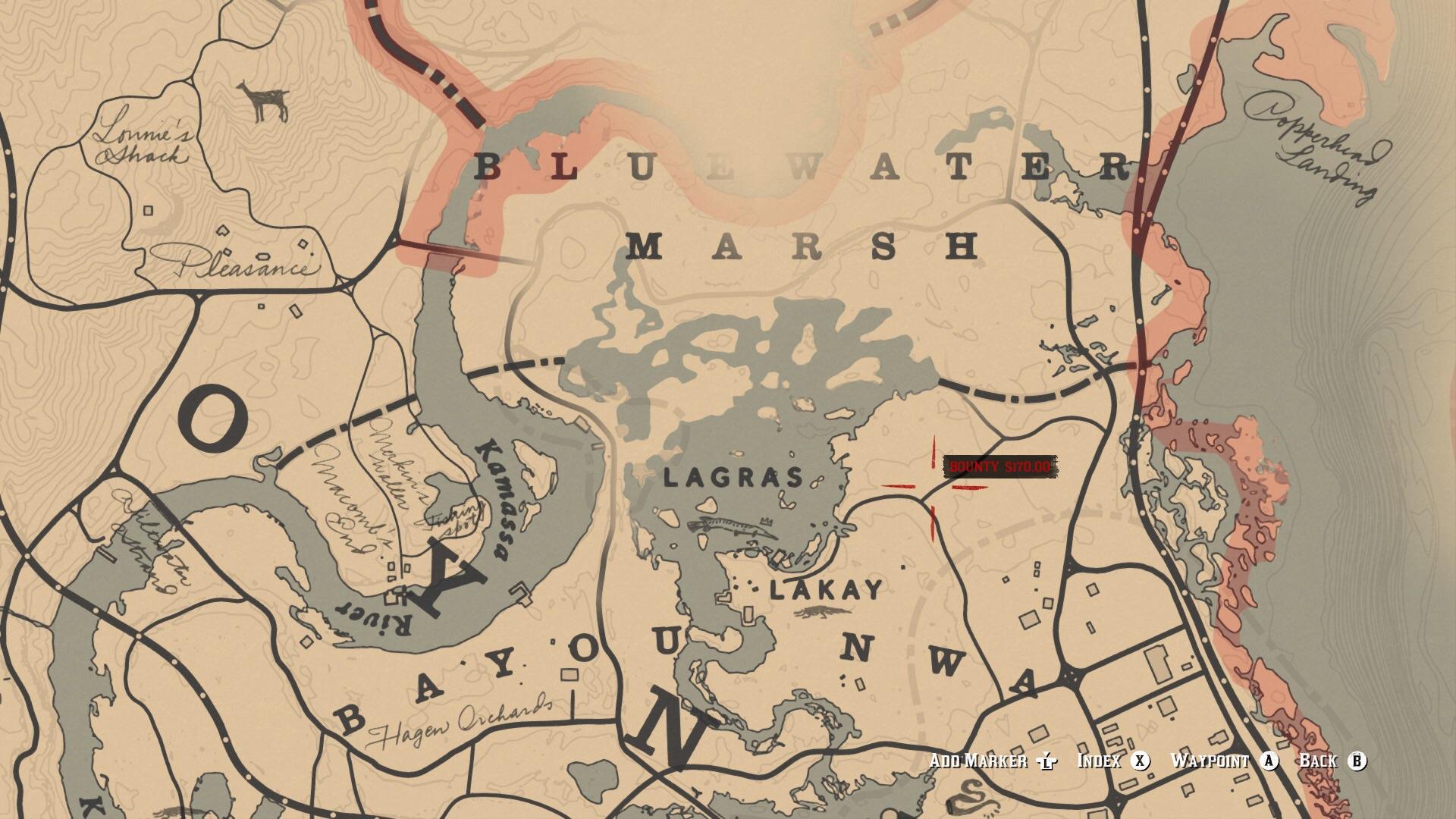Click the red waypoint tick on the road near Lakay
Screen dimensions: 1456x819
[933, 522]
